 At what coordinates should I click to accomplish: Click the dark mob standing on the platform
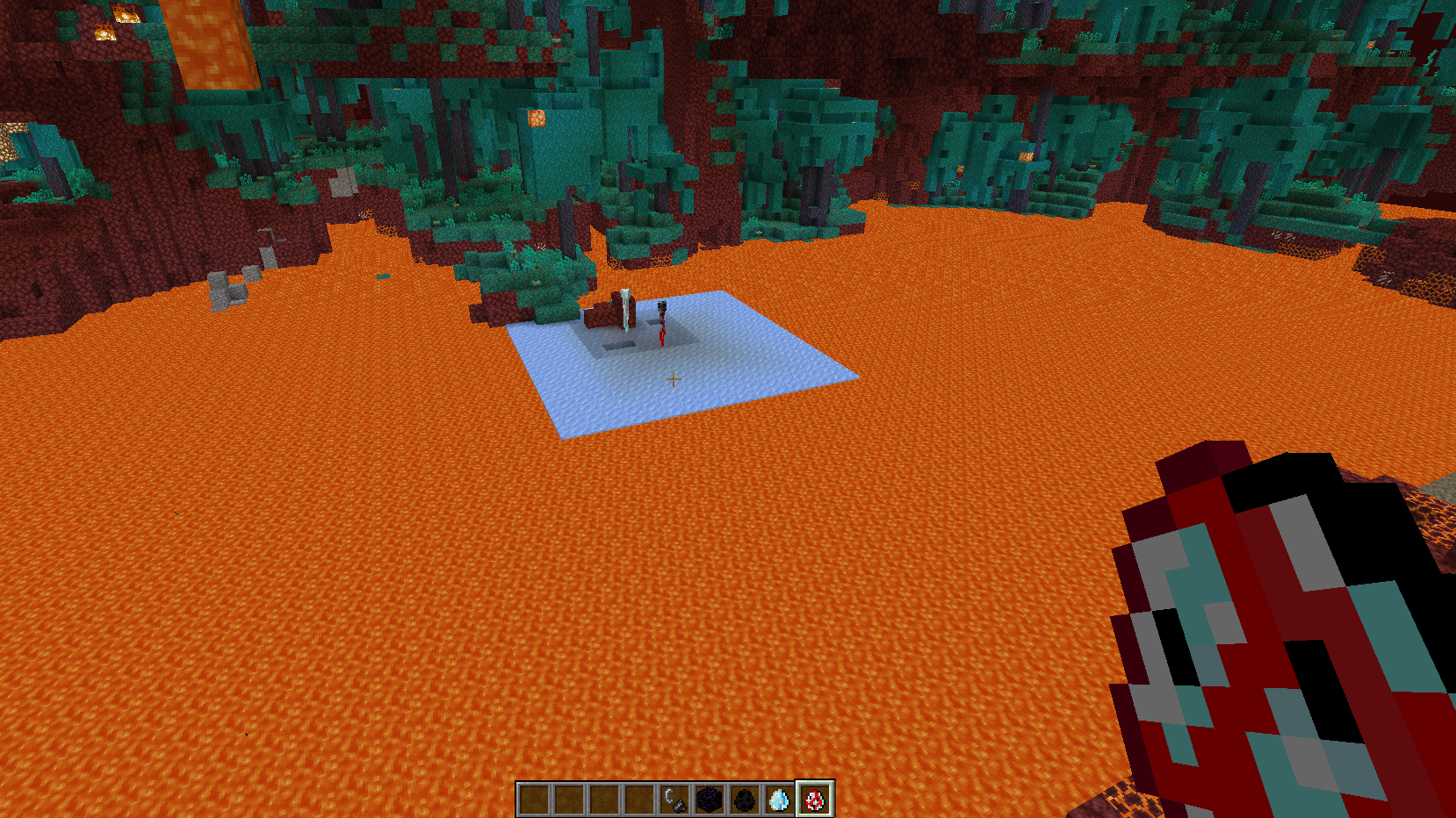click(661, 320)
